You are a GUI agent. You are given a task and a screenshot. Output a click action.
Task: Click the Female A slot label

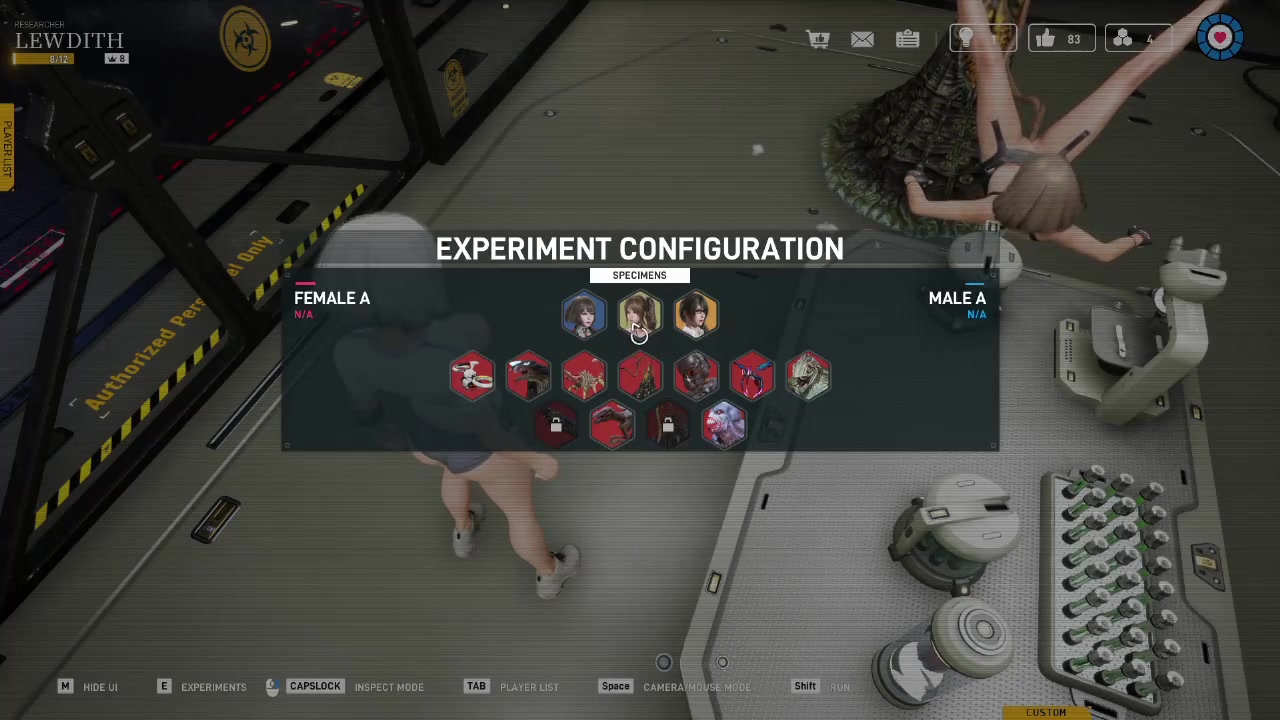point(332,299)
